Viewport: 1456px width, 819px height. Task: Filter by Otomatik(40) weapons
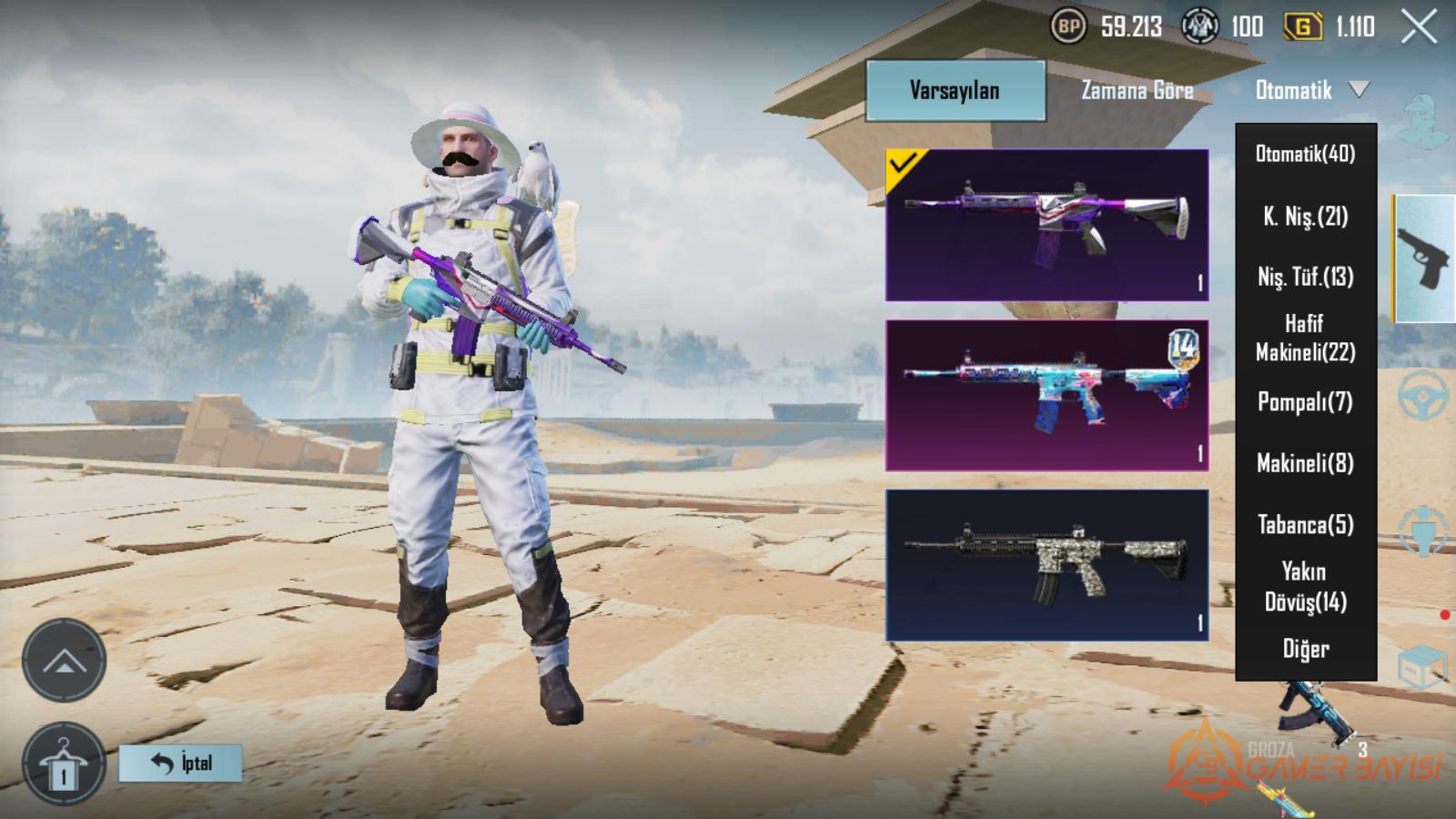(1305, 154)
